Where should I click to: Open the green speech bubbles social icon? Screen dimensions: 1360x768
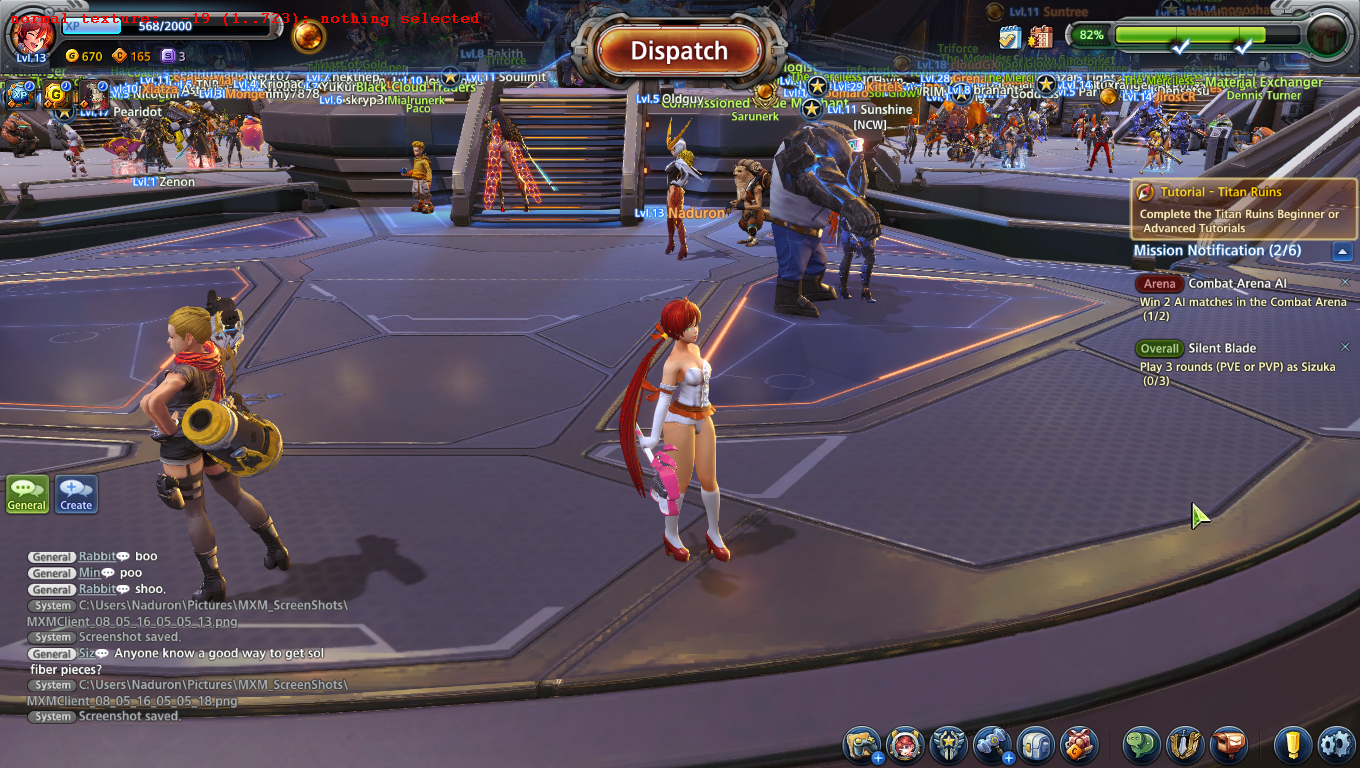(1142, 745)
